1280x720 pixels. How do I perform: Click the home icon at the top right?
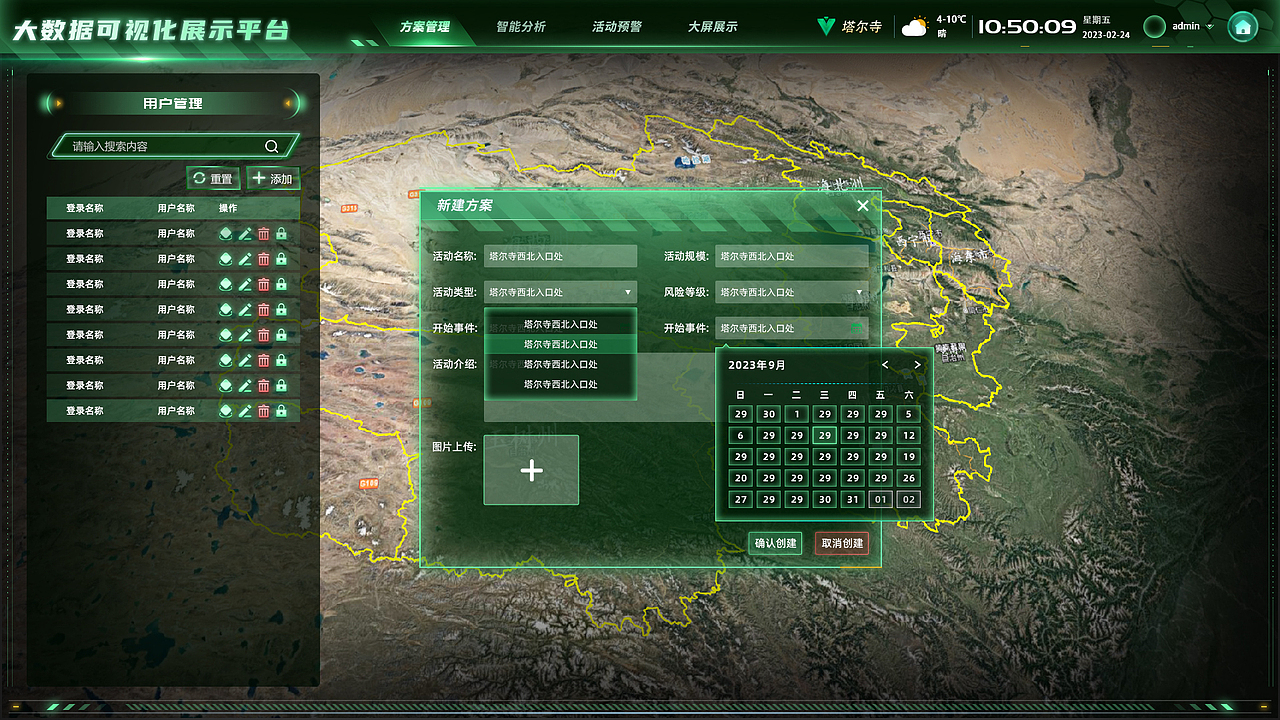(1242, 25)
